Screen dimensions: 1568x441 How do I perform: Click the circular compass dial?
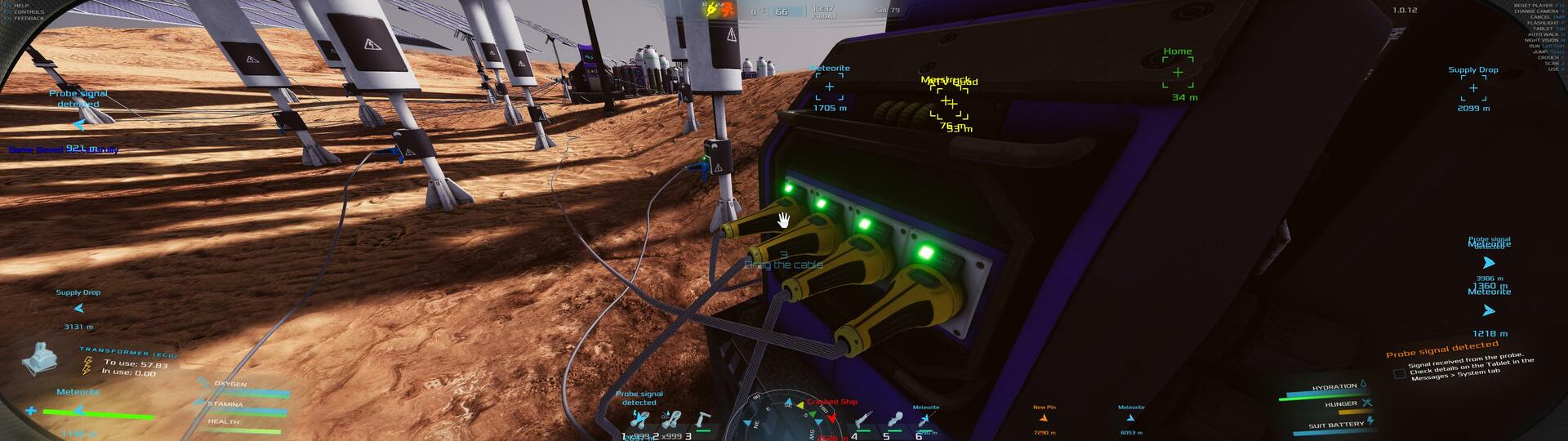tap(782, 418)
